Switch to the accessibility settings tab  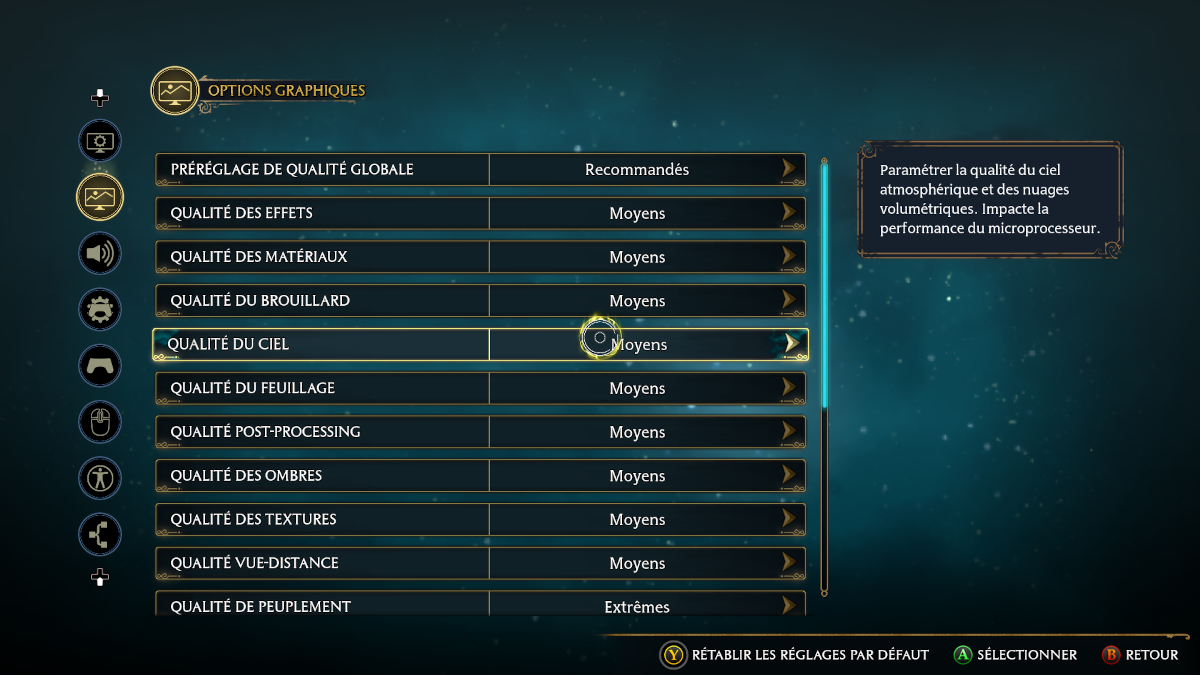pos(100,477)
